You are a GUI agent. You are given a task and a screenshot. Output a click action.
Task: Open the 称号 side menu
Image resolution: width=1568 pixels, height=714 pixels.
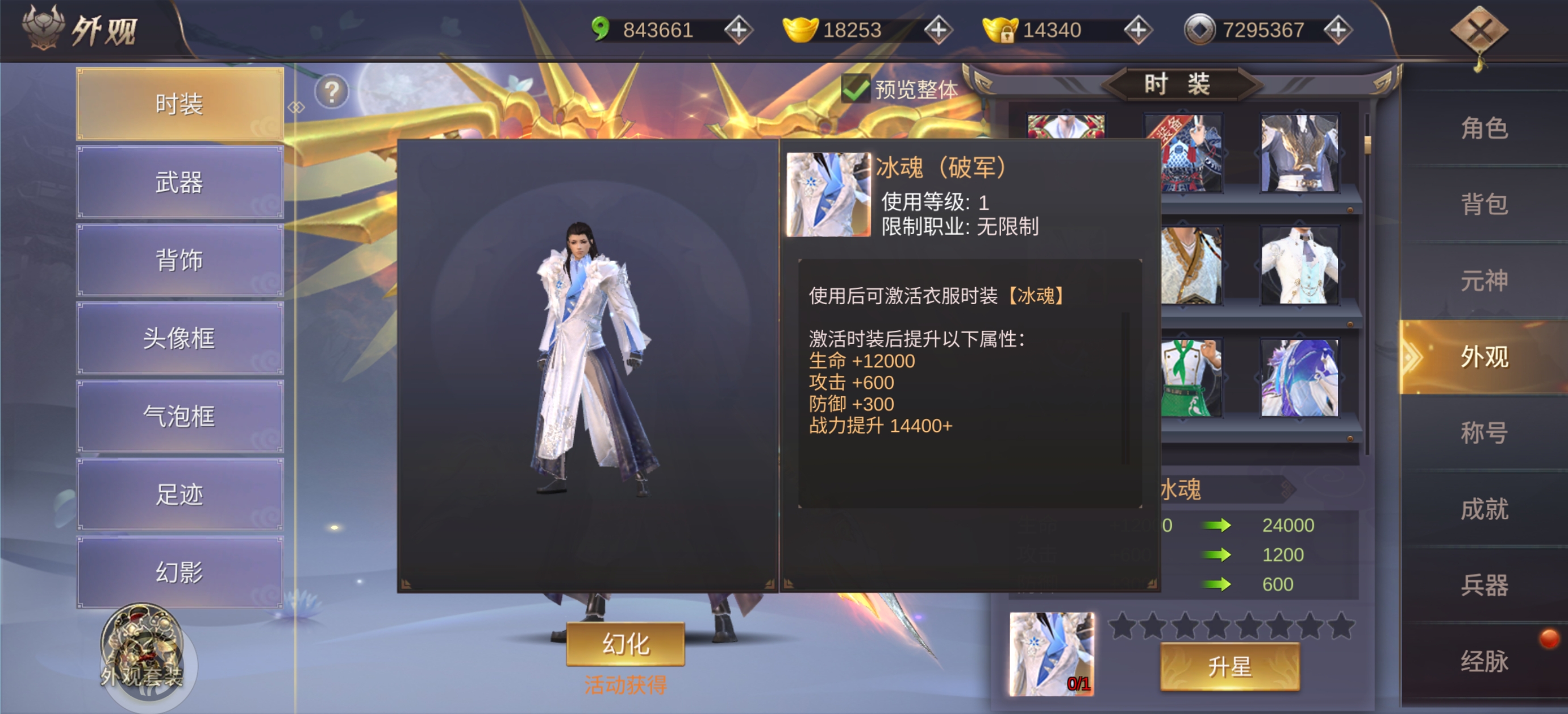pos(1484,433)
